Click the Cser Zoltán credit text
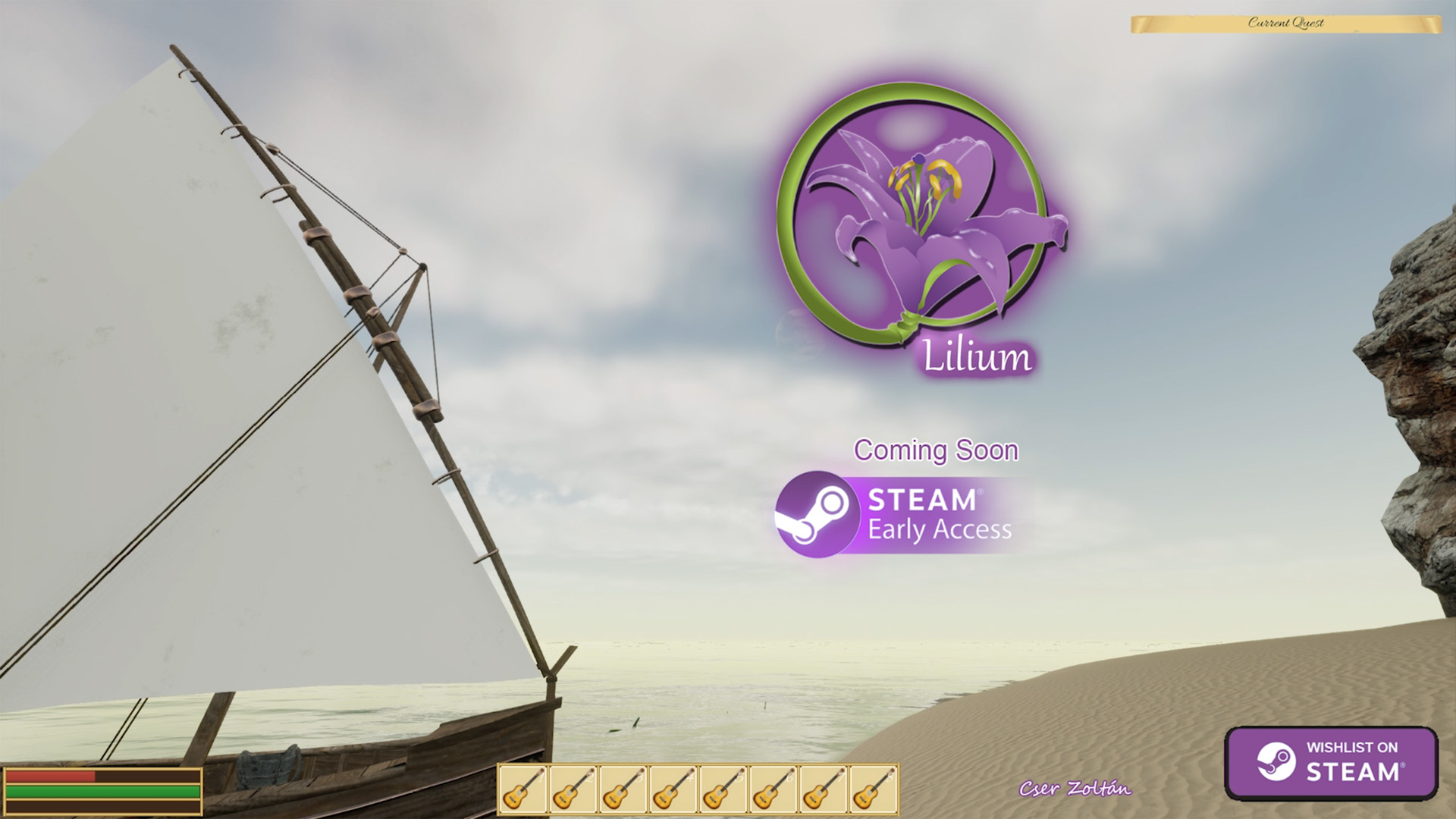 1077,789
